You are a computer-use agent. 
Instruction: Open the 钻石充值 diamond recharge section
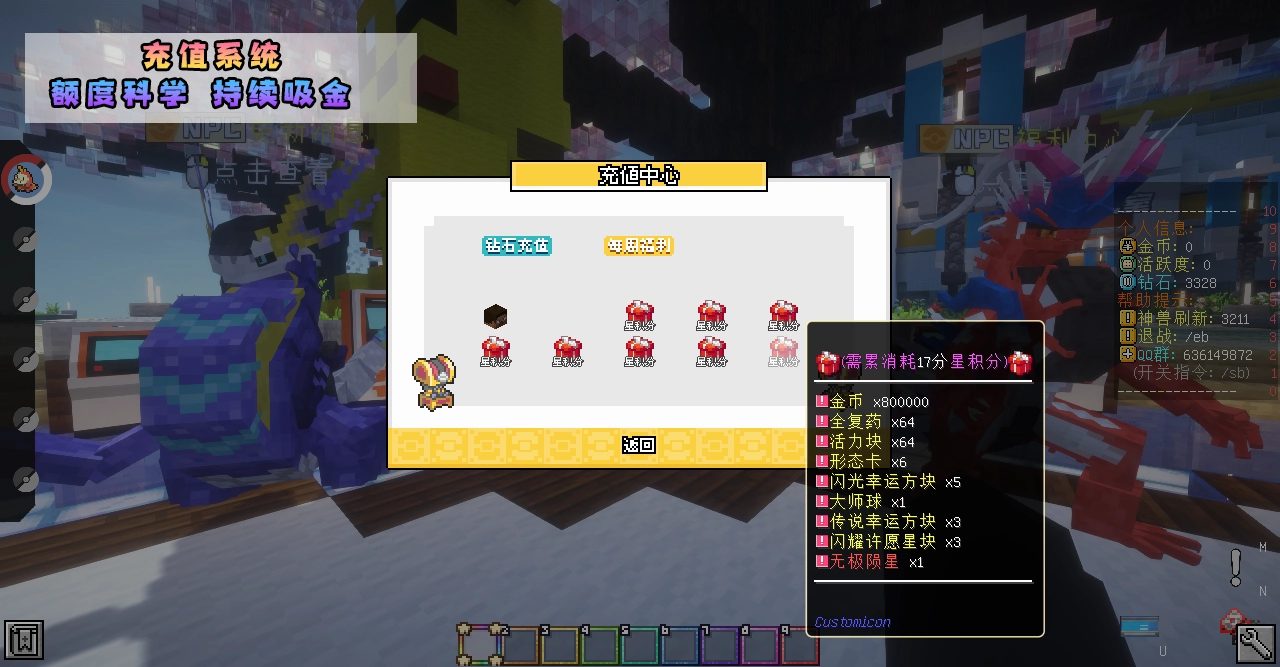click(x=516, y=246)
